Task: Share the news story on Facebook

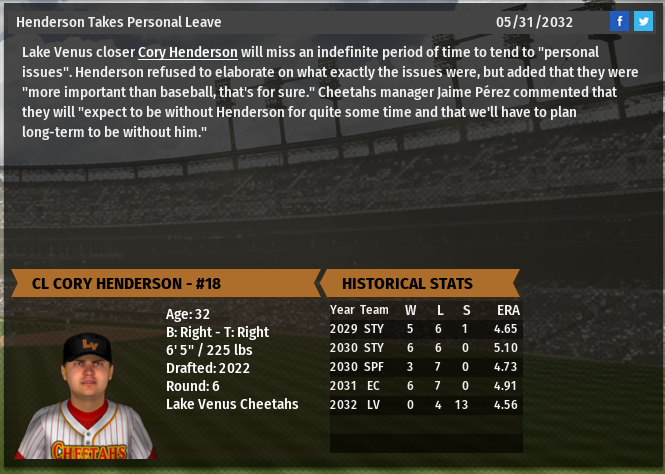Action: coord(619,21)
